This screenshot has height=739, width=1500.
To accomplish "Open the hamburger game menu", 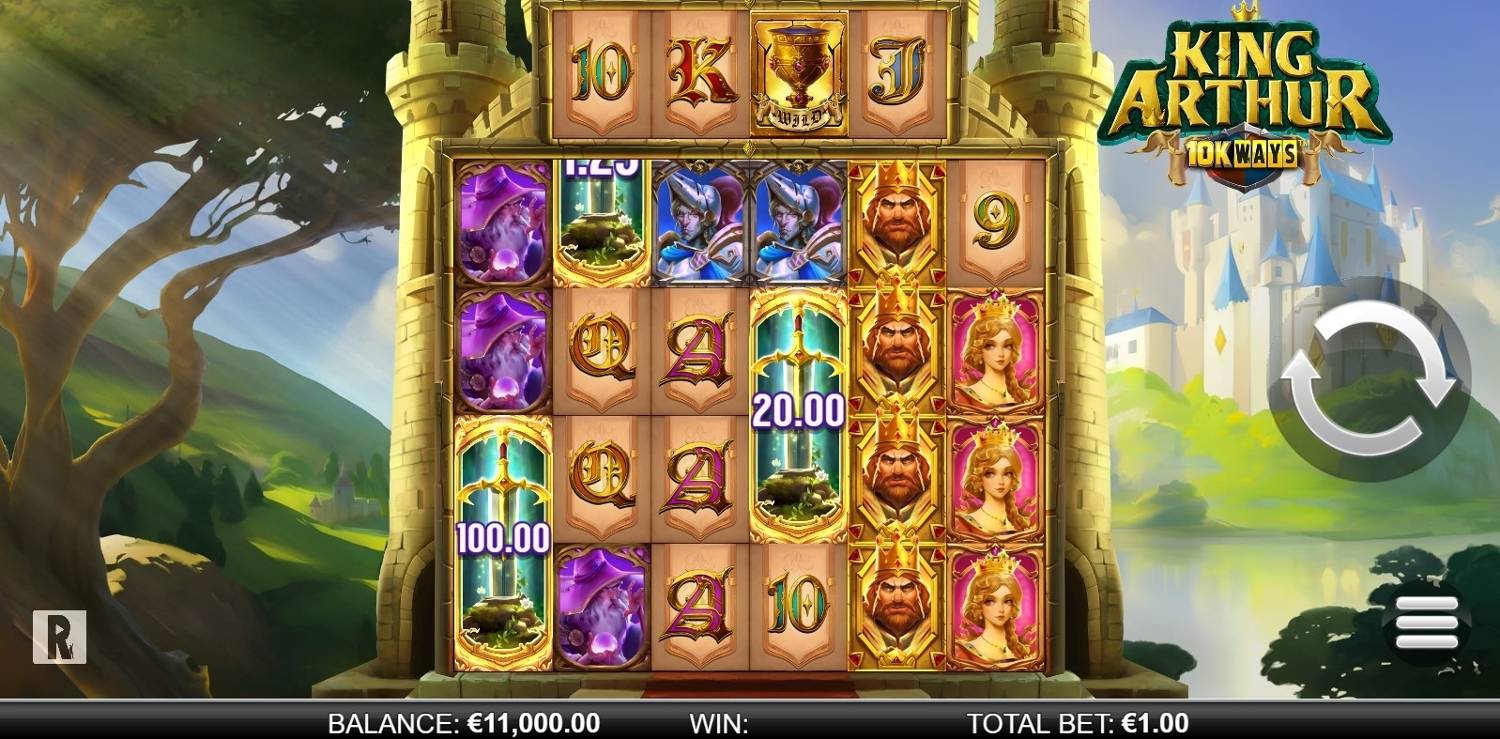I will (x=1427, y=621).
